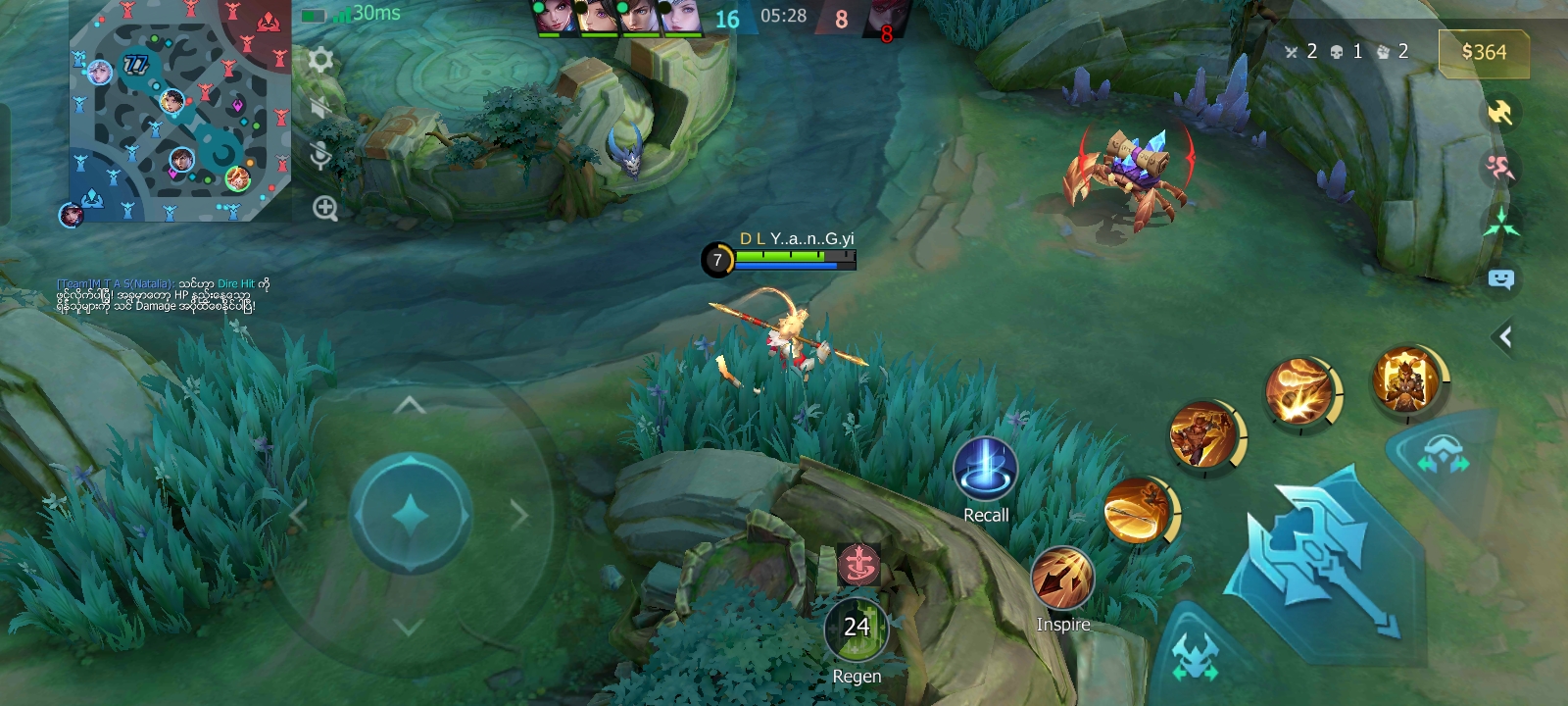Activate the Recall spell
1568x706 pixels.
[985, 469]
